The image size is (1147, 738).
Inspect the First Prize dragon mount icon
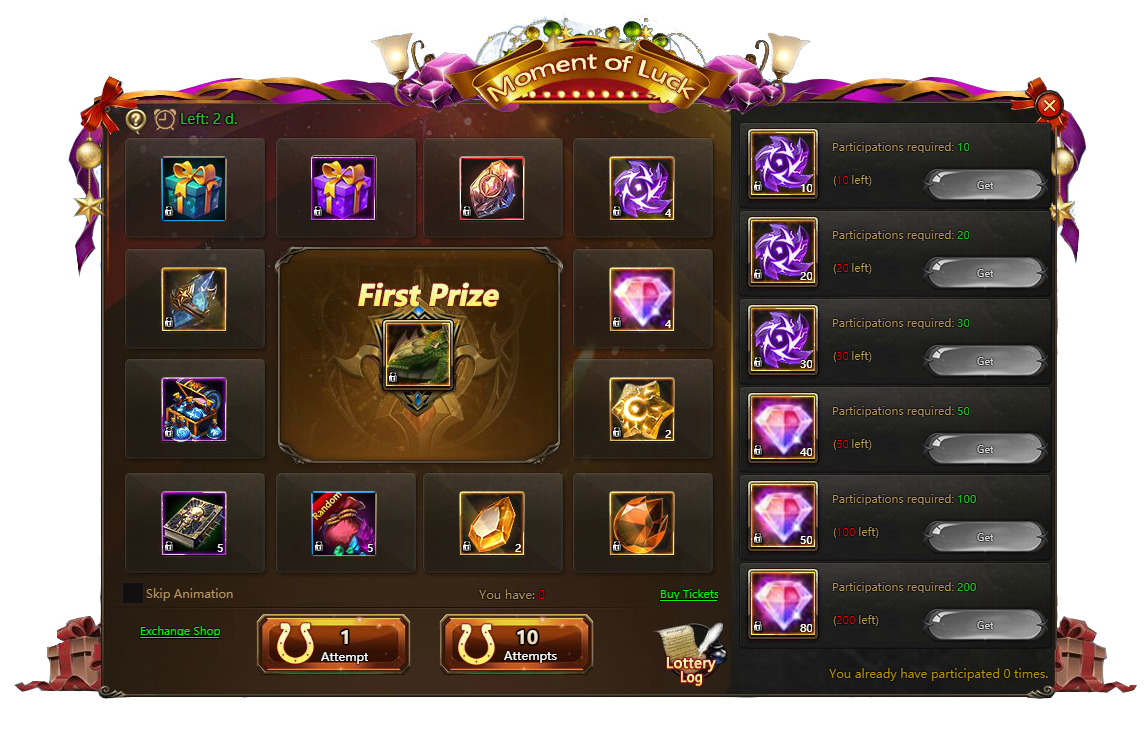(x=419, y=354)
